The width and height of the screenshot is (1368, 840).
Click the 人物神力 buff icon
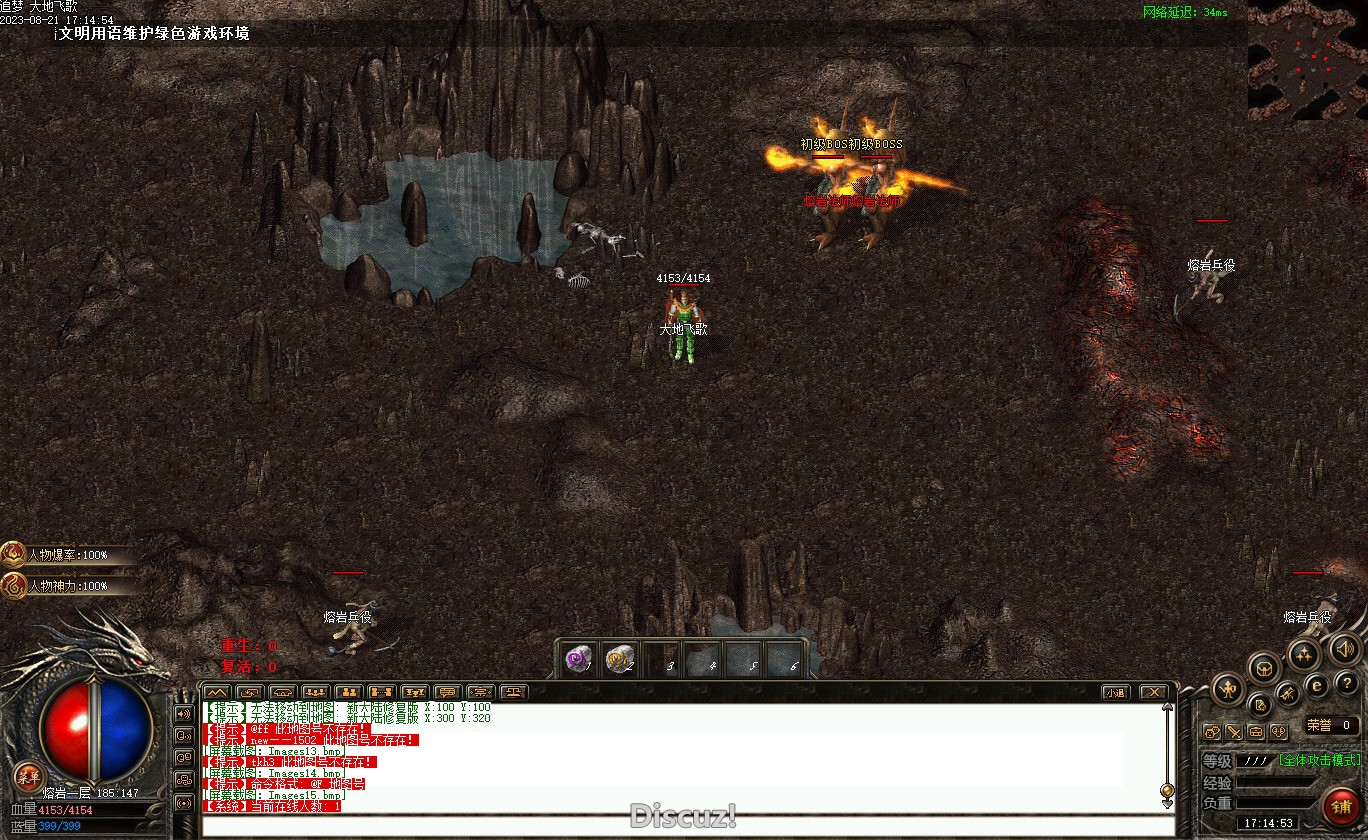pyautogui.click(x=14, y=585)
